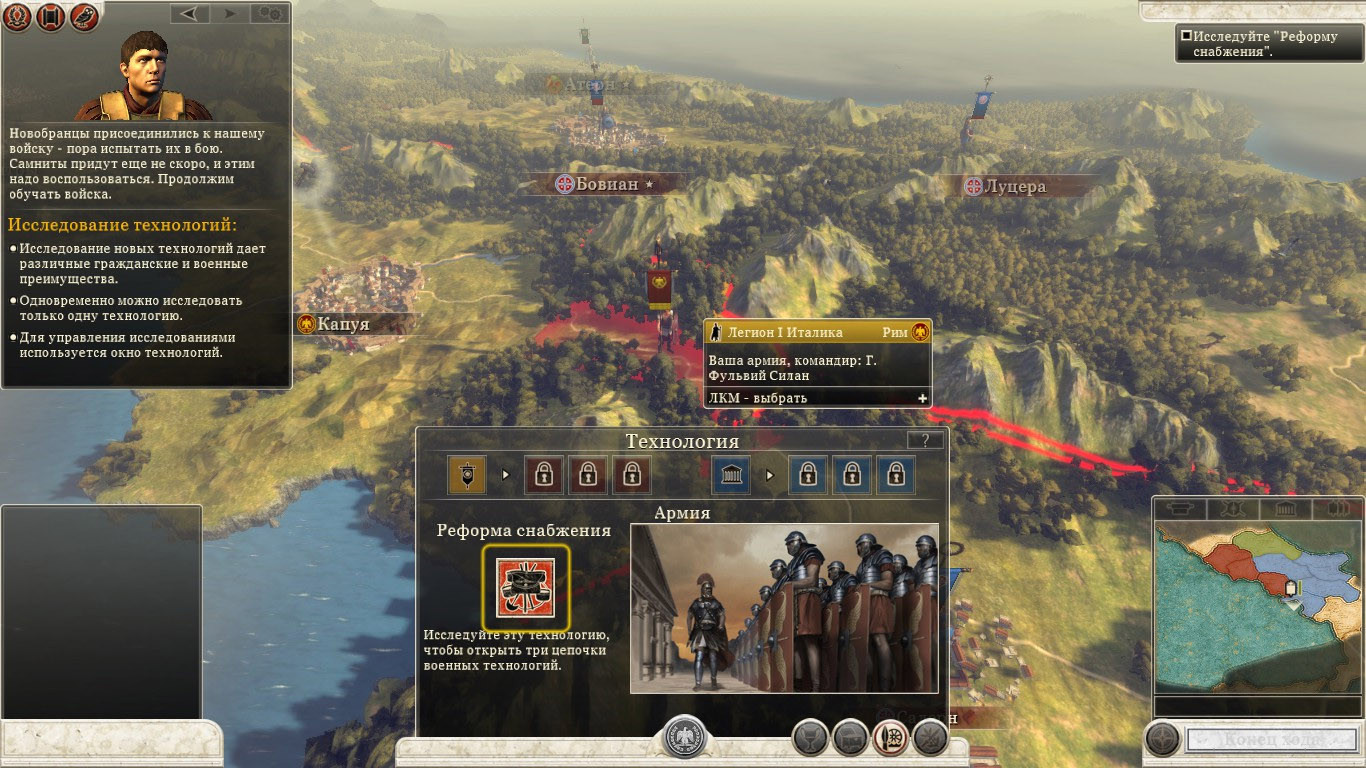Open the owl advisor button
1366x768 pixels.
[x=84, y=17]
